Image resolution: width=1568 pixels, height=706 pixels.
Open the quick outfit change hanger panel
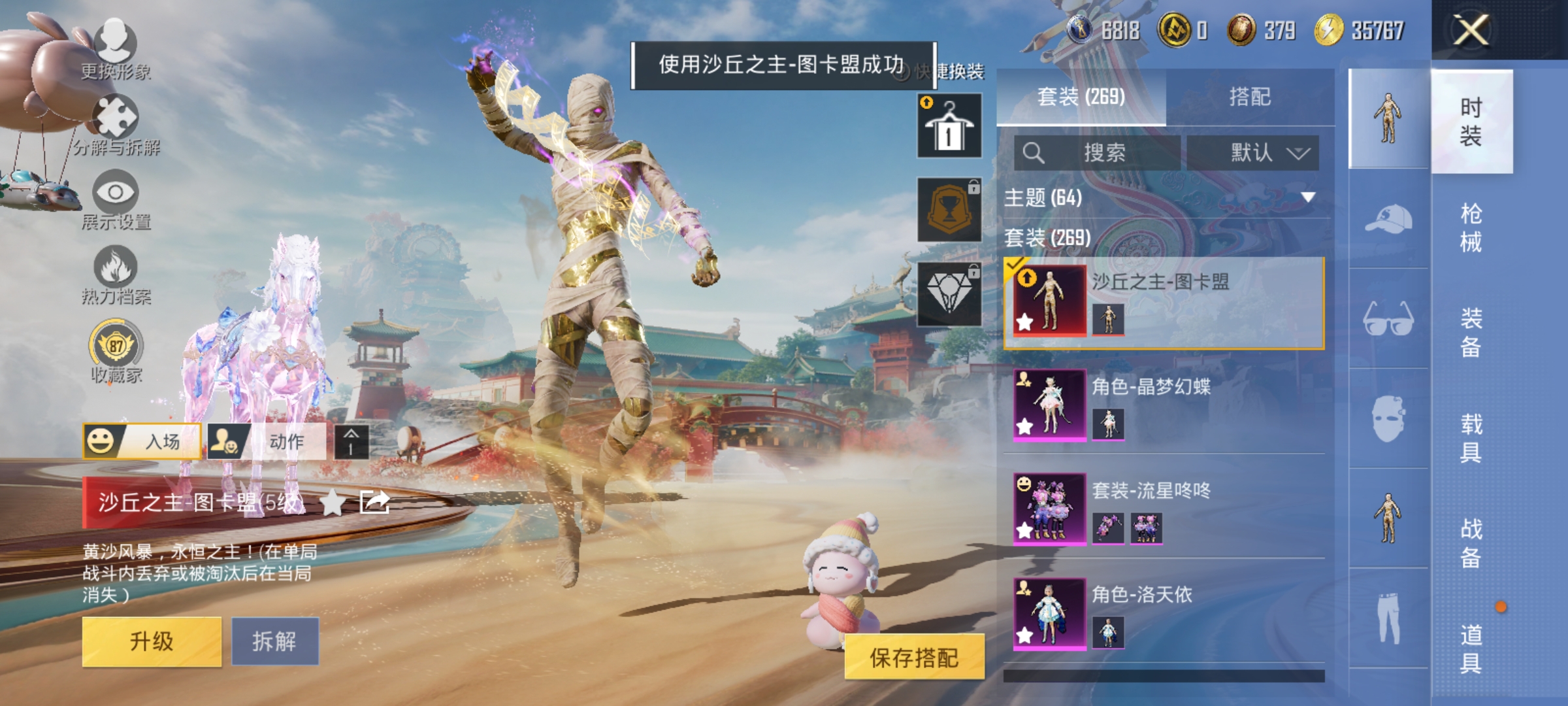(x=949, y=124)
